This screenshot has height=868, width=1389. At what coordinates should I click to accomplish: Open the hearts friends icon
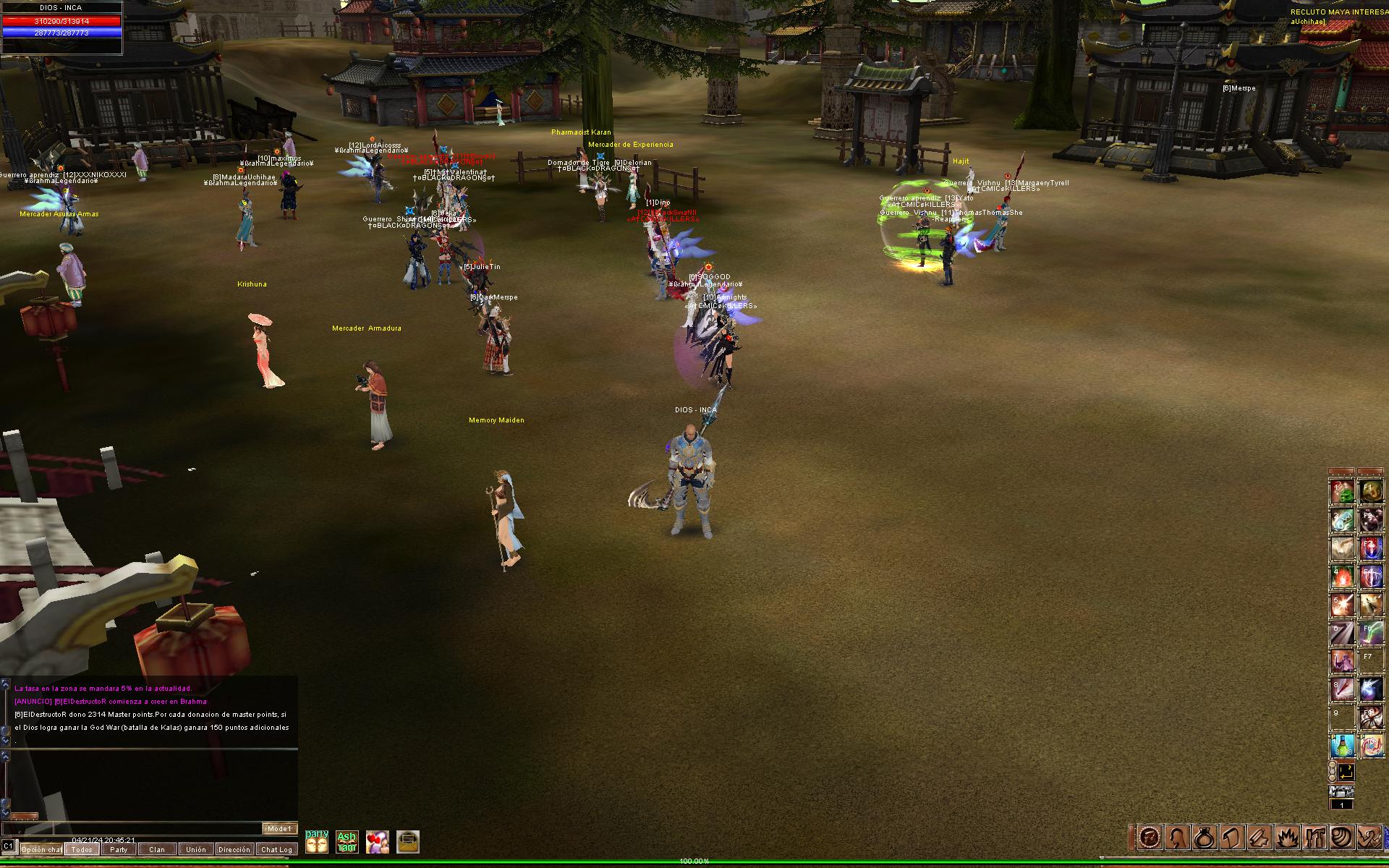pyautogui.click(x=377, y=842)
